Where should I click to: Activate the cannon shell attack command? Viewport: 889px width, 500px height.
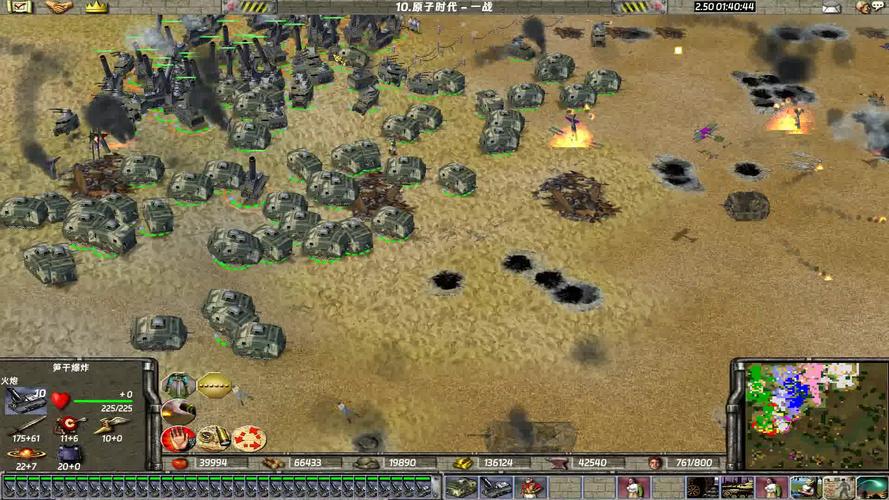point(179,411)
